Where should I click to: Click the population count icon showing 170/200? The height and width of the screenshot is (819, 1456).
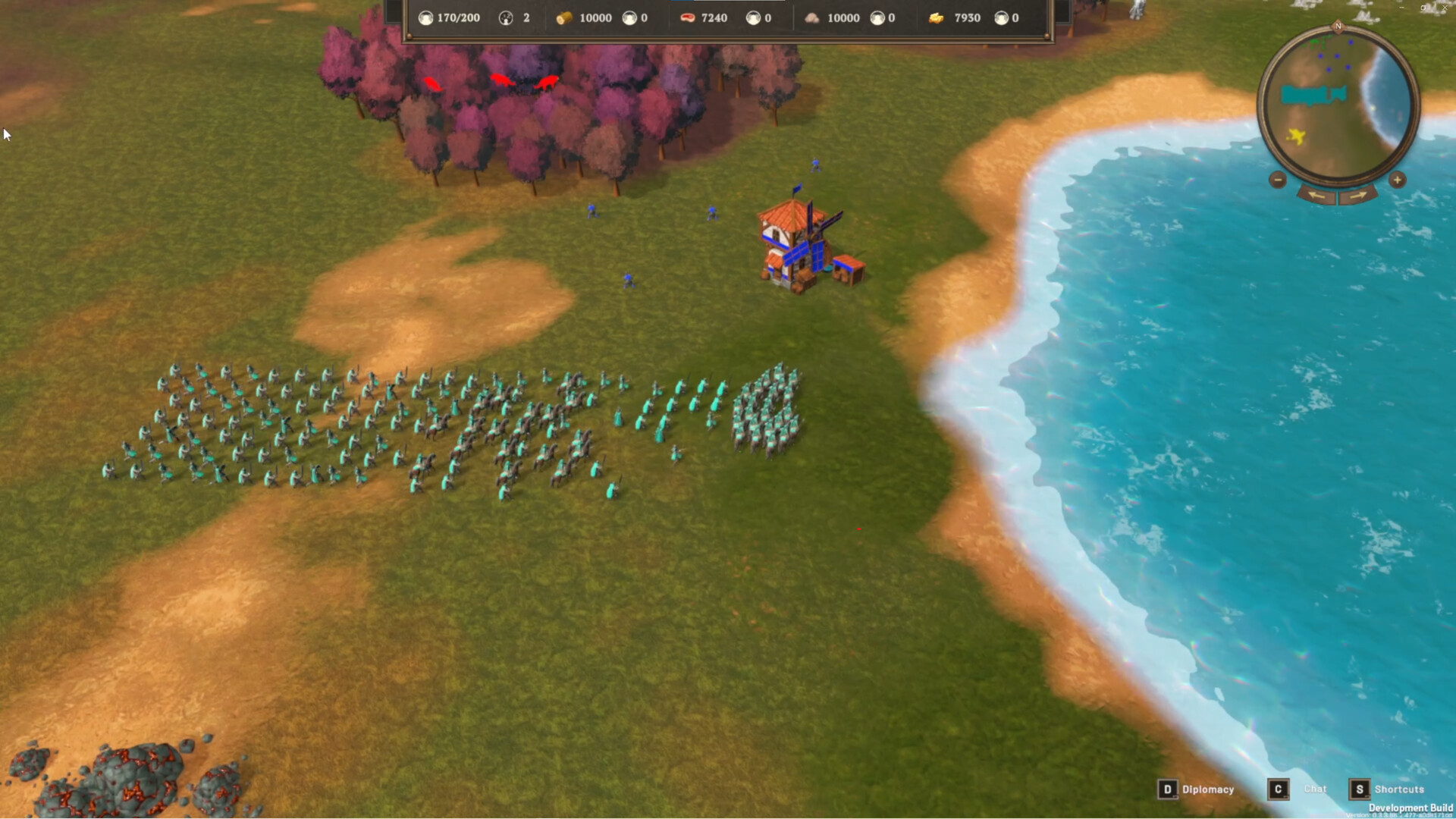coord(428,17)
